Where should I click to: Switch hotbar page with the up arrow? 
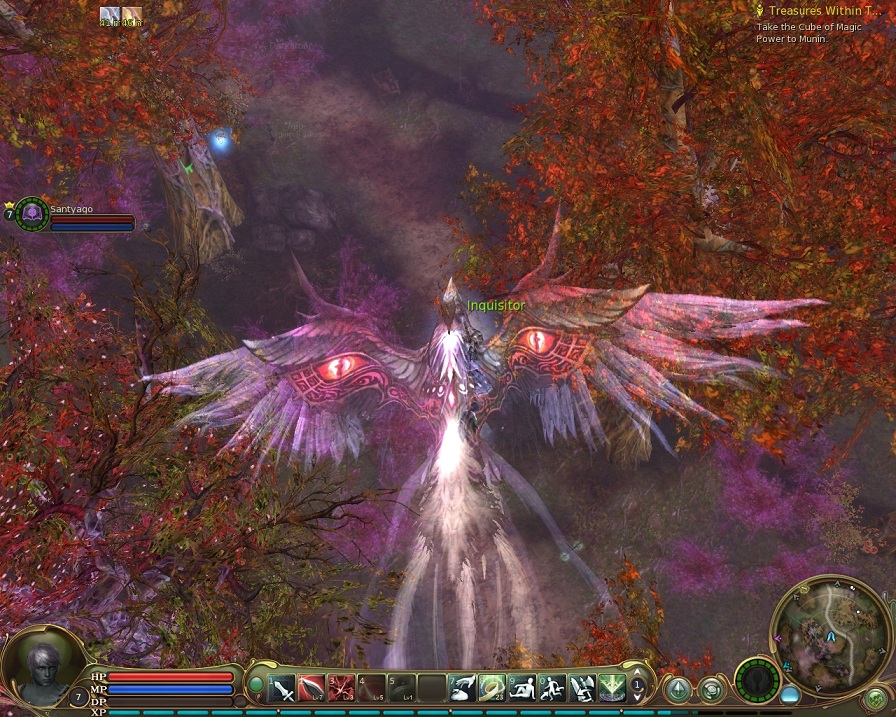(x=637, y=673)
